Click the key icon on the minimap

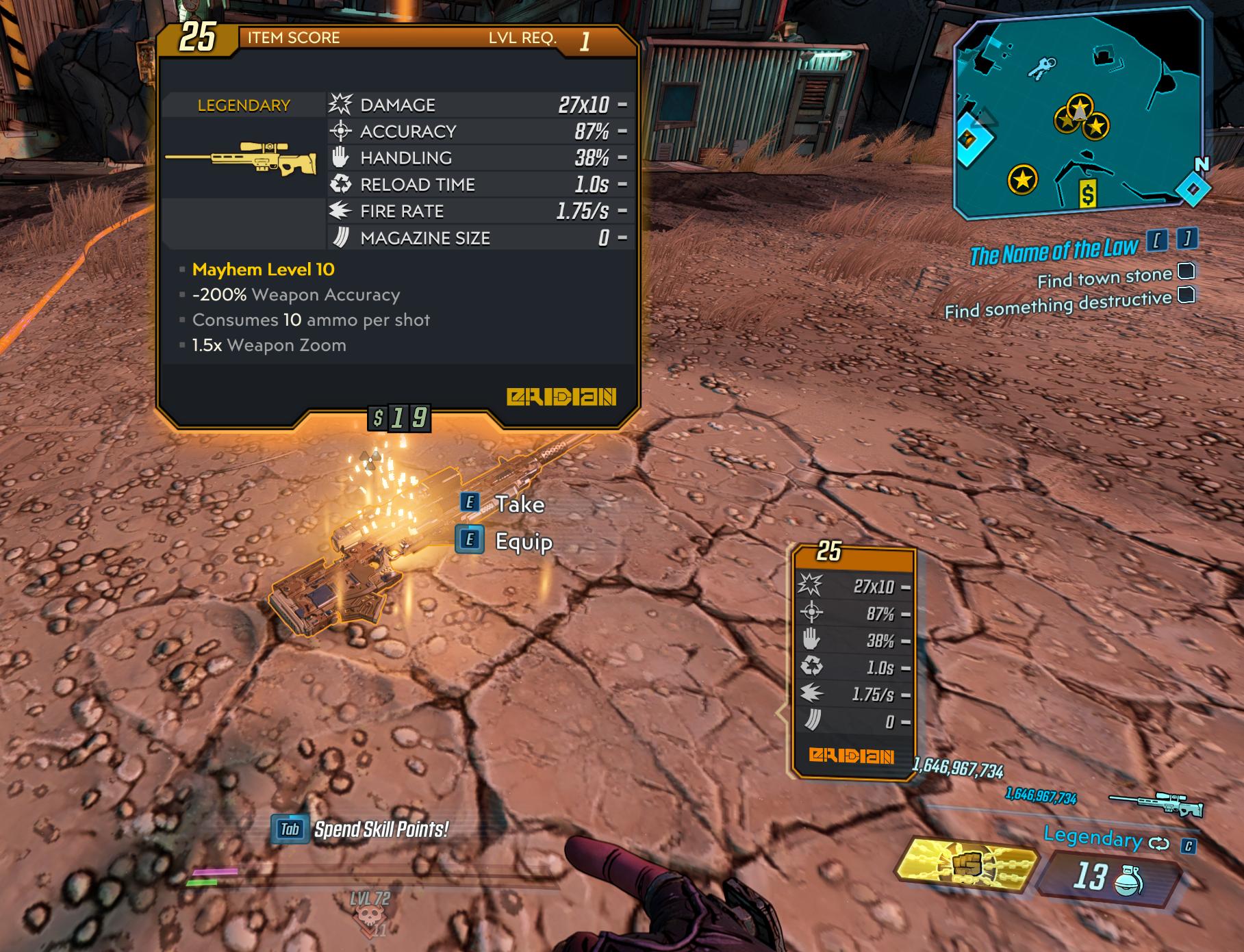point(1043,68)
